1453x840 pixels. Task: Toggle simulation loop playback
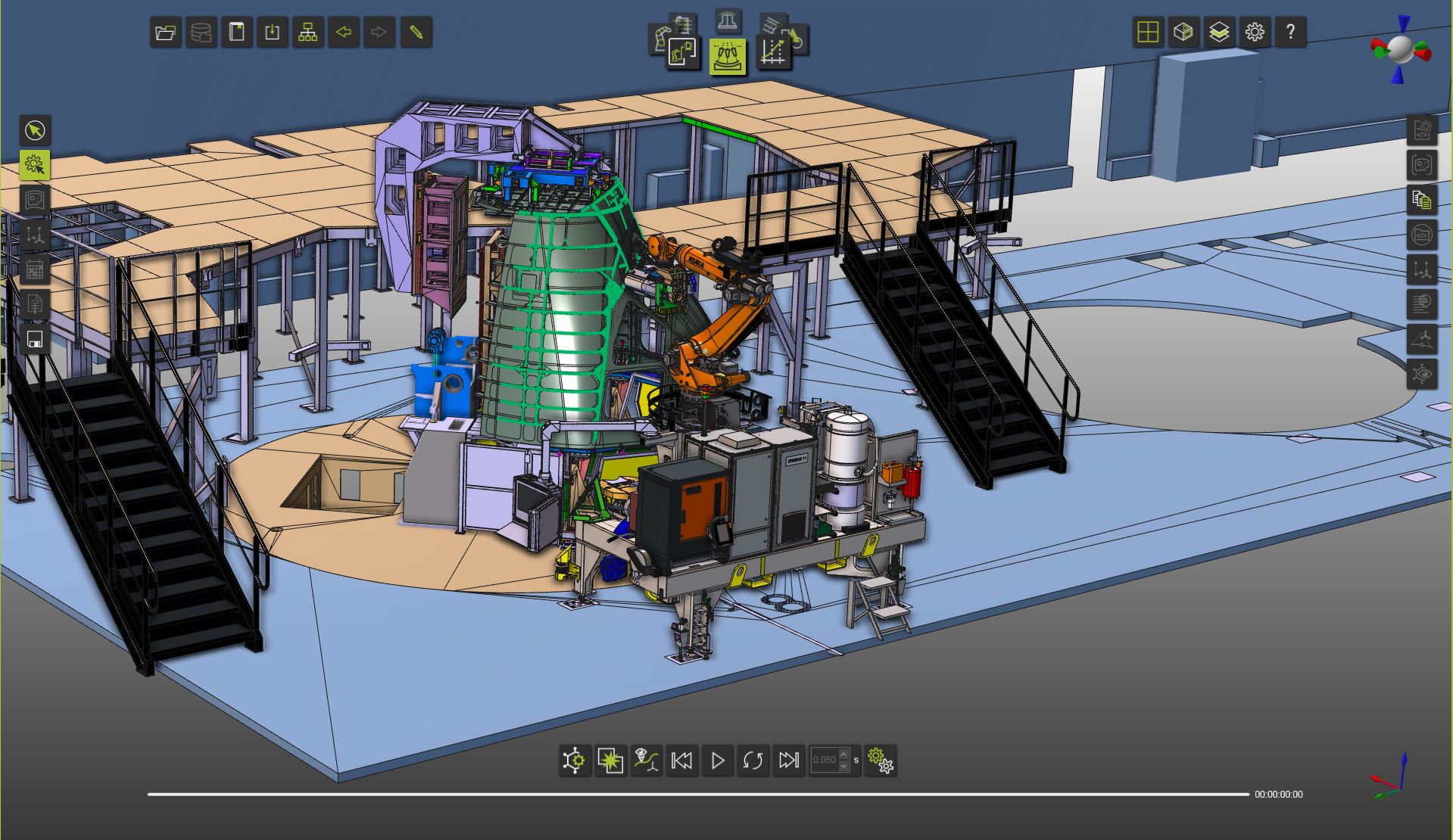[753, 760]
